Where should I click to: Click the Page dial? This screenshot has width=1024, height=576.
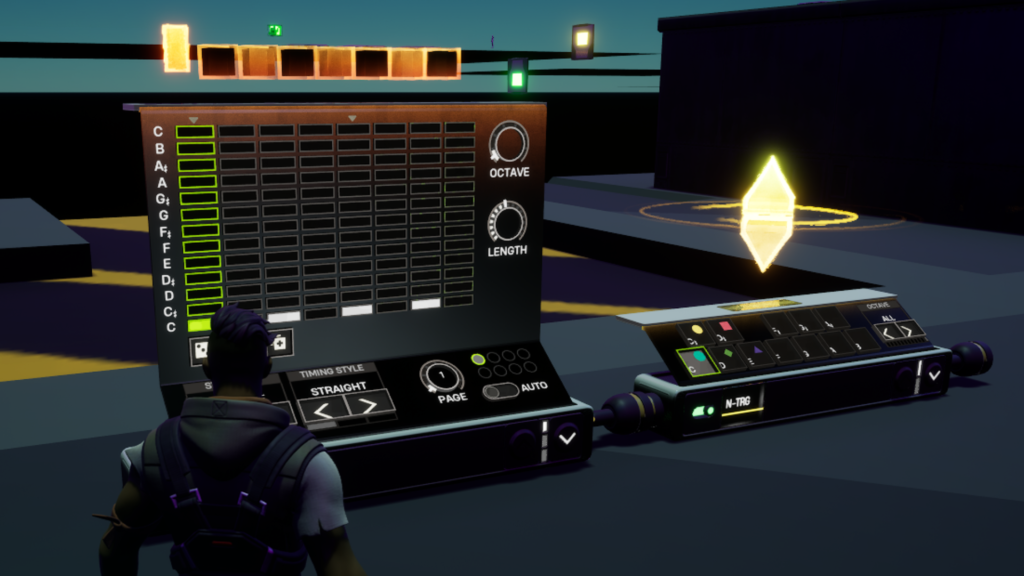click(x=440, y=376)
